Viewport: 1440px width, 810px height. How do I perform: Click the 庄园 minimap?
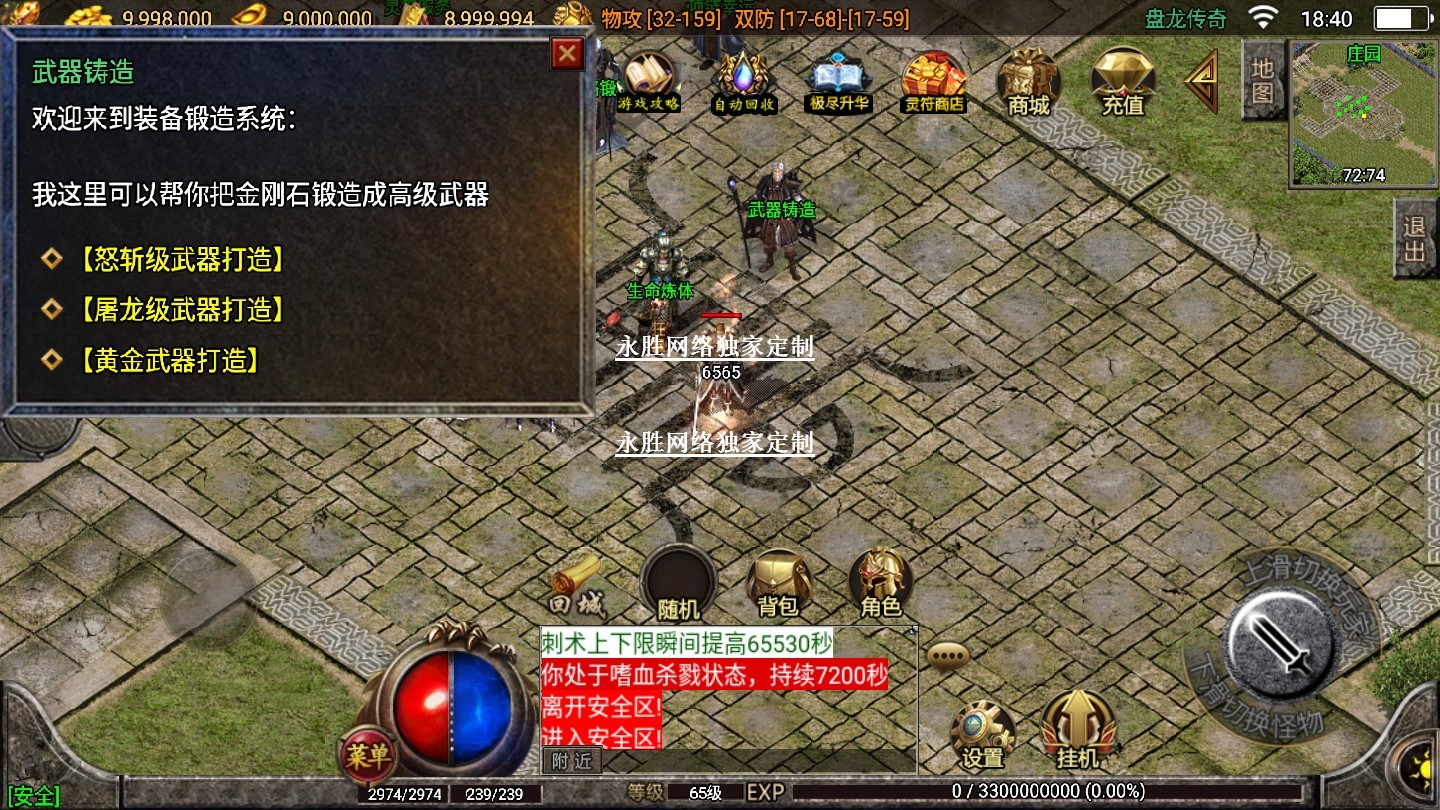tap(1363, 113)
